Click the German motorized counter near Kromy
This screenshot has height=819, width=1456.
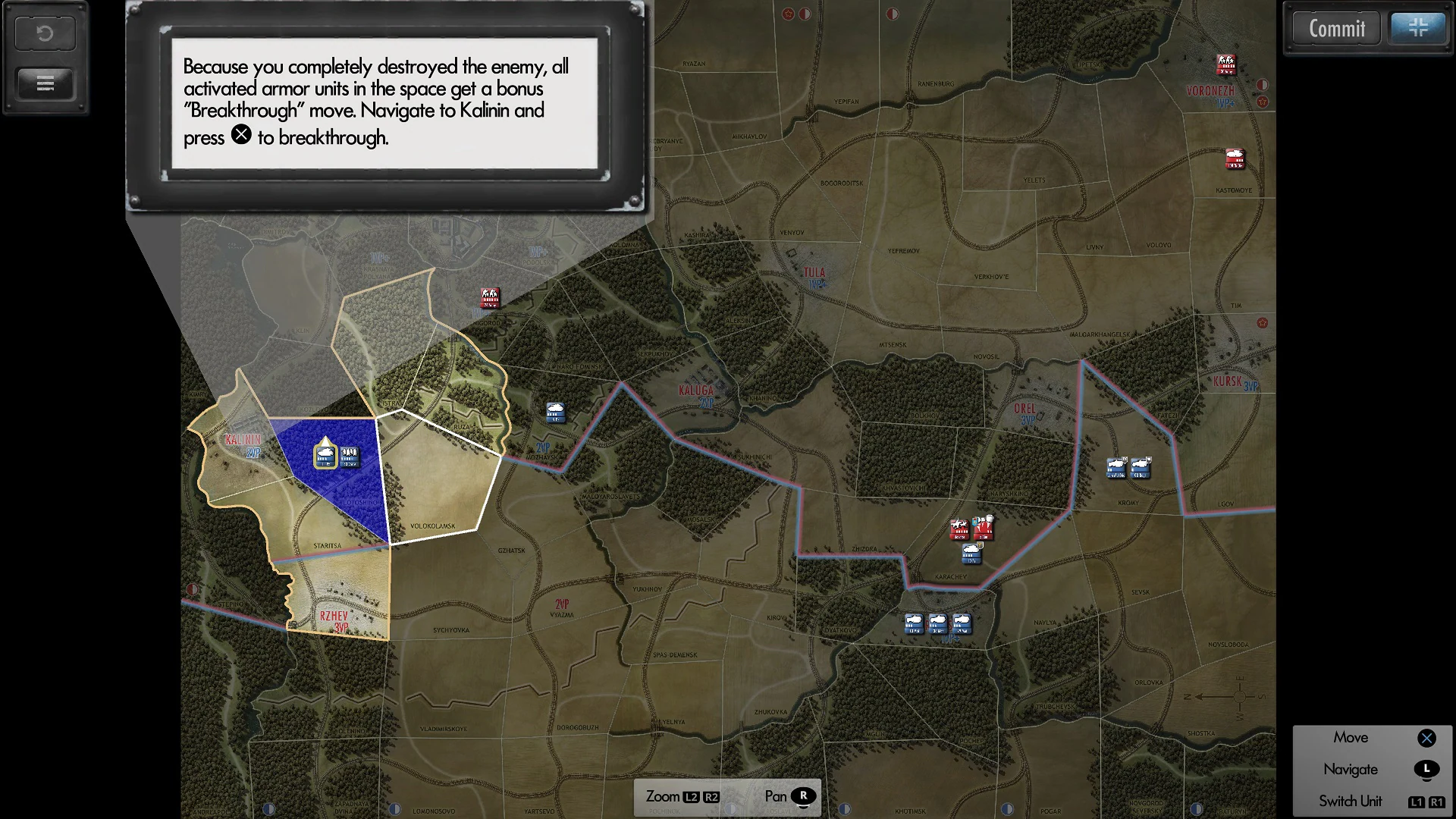[x=1114, y=468]
